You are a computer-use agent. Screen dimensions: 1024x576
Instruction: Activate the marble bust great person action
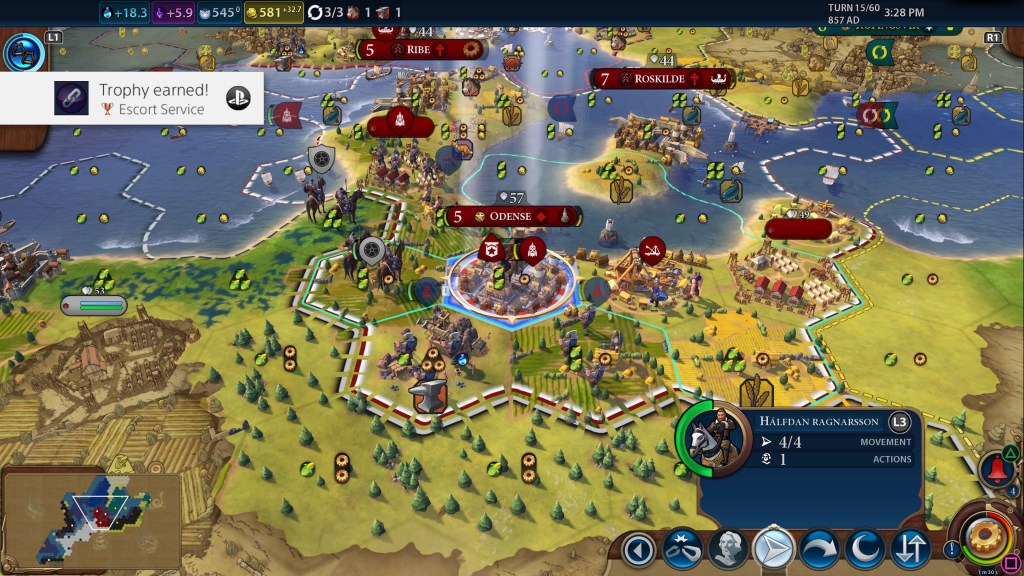pos(728,549)
